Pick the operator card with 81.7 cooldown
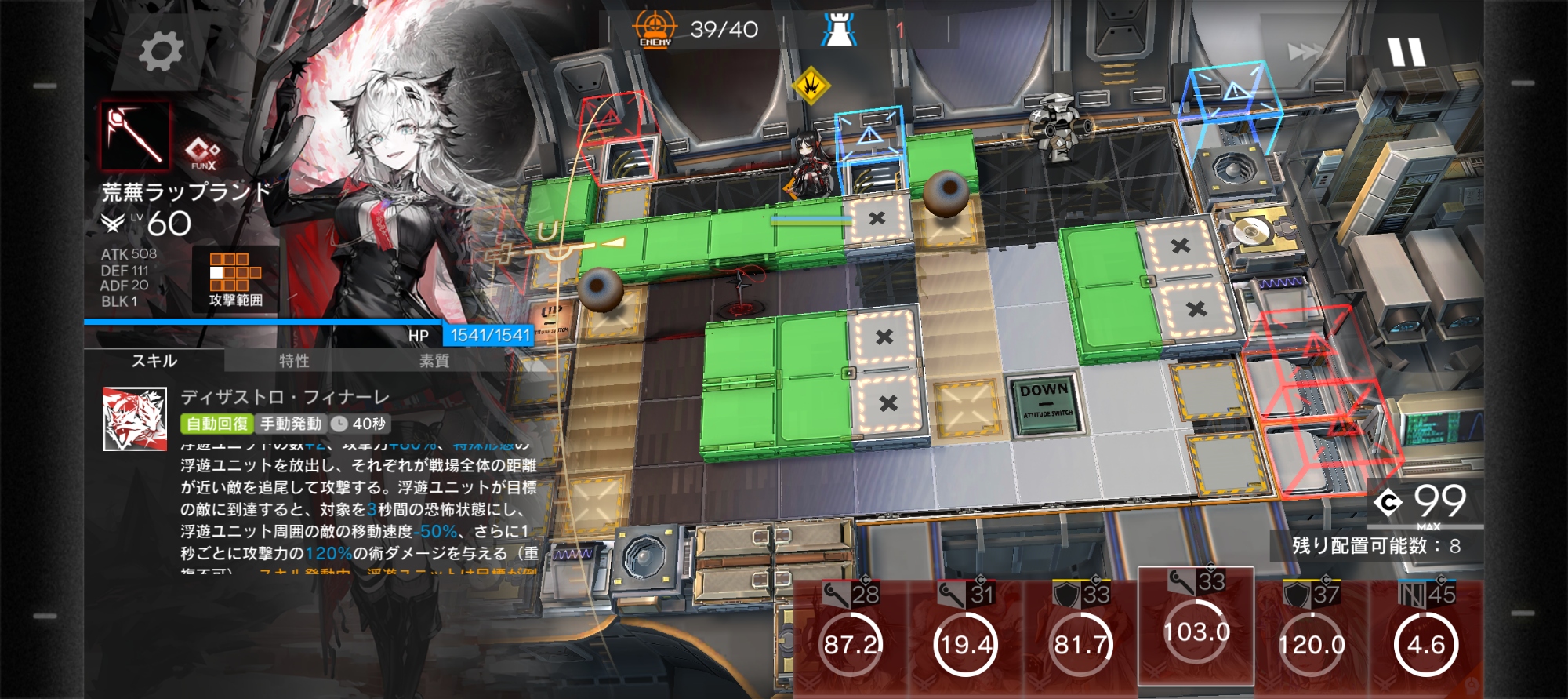 tap(1081, 638)
